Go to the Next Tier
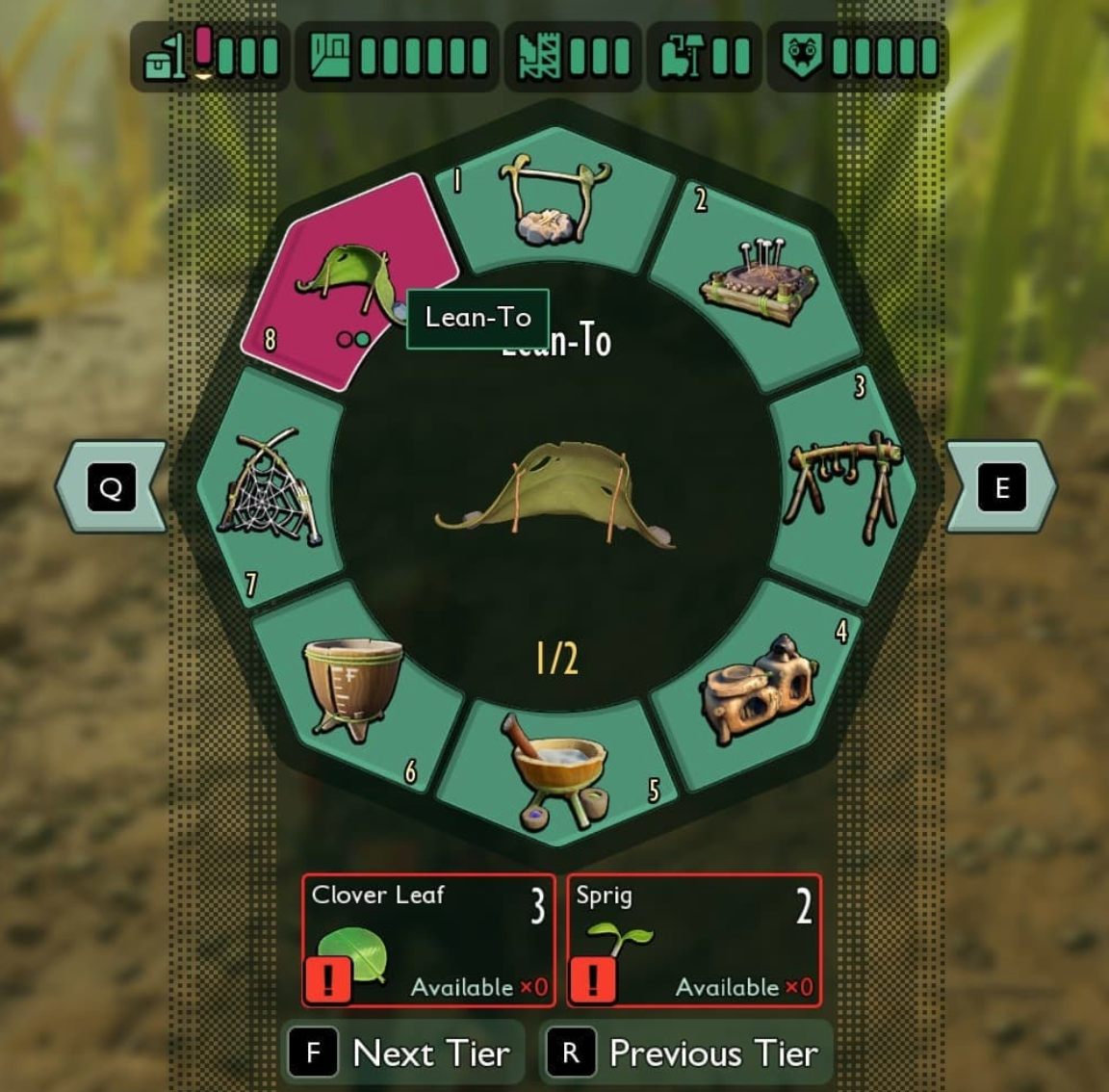 403,1053
